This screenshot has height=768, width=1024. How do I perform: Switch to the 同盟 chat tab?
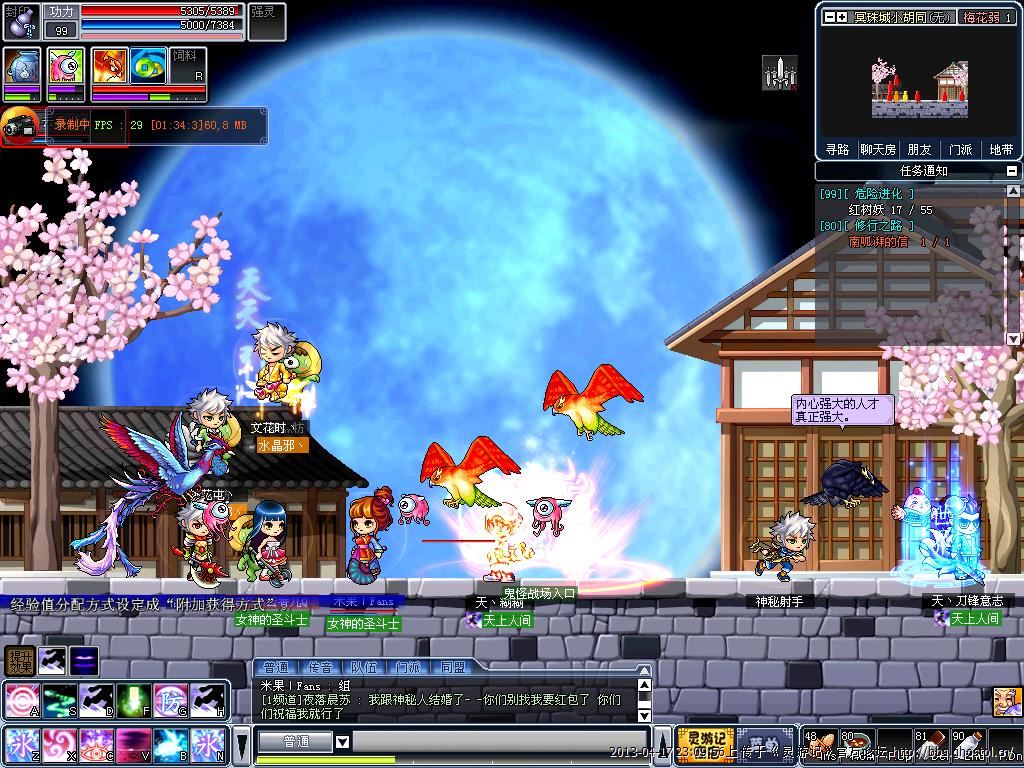click(452, 667)
